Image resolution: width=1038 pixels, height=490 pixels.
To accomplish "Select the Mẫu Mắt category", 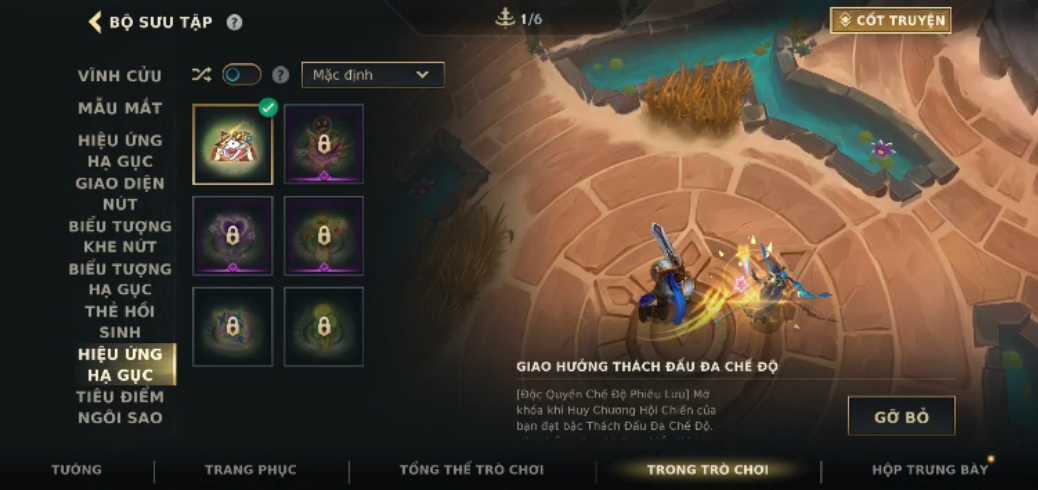I will [120, 108].
